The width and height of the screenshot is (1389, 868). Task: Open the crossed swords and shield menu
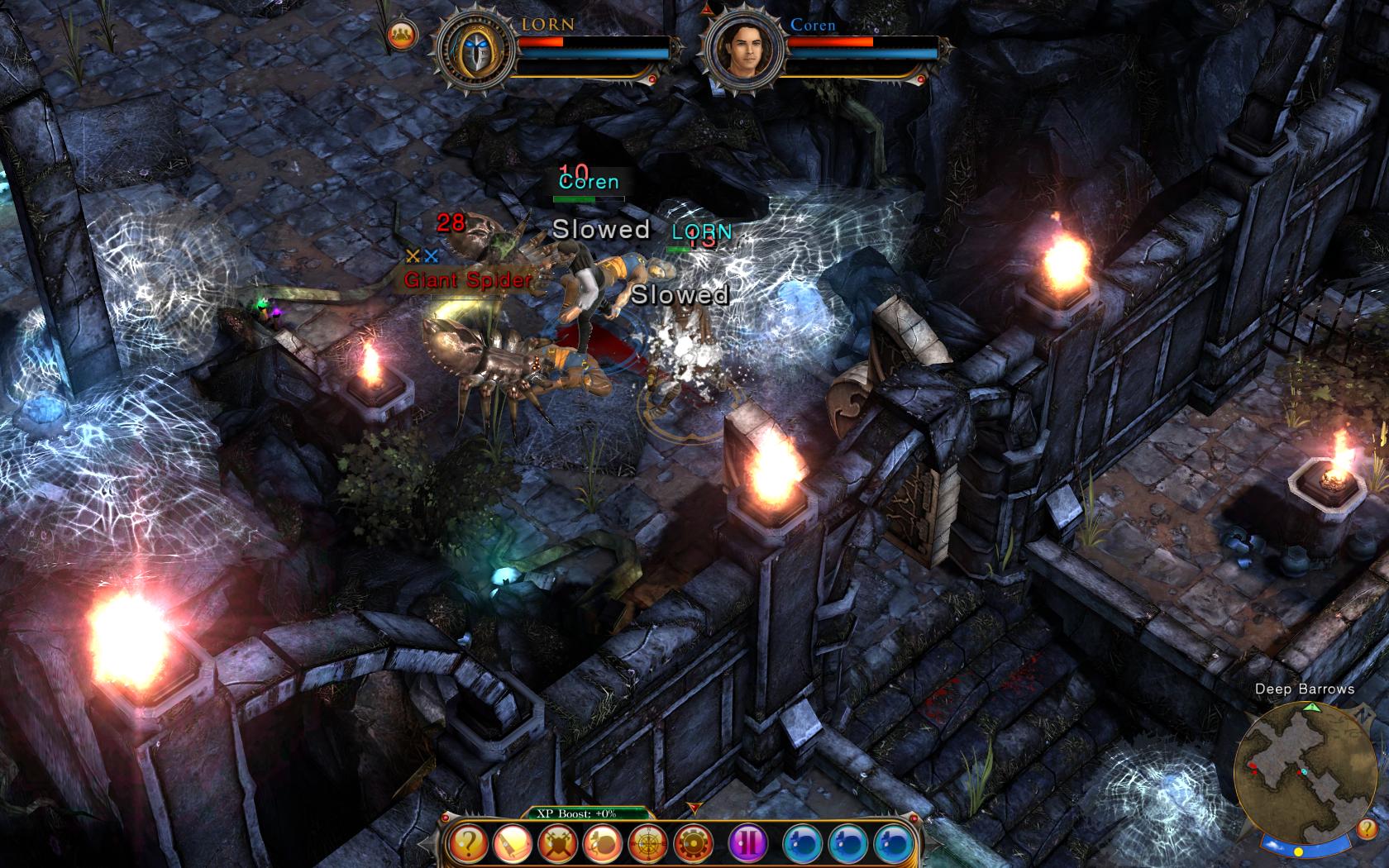(558, 844)
